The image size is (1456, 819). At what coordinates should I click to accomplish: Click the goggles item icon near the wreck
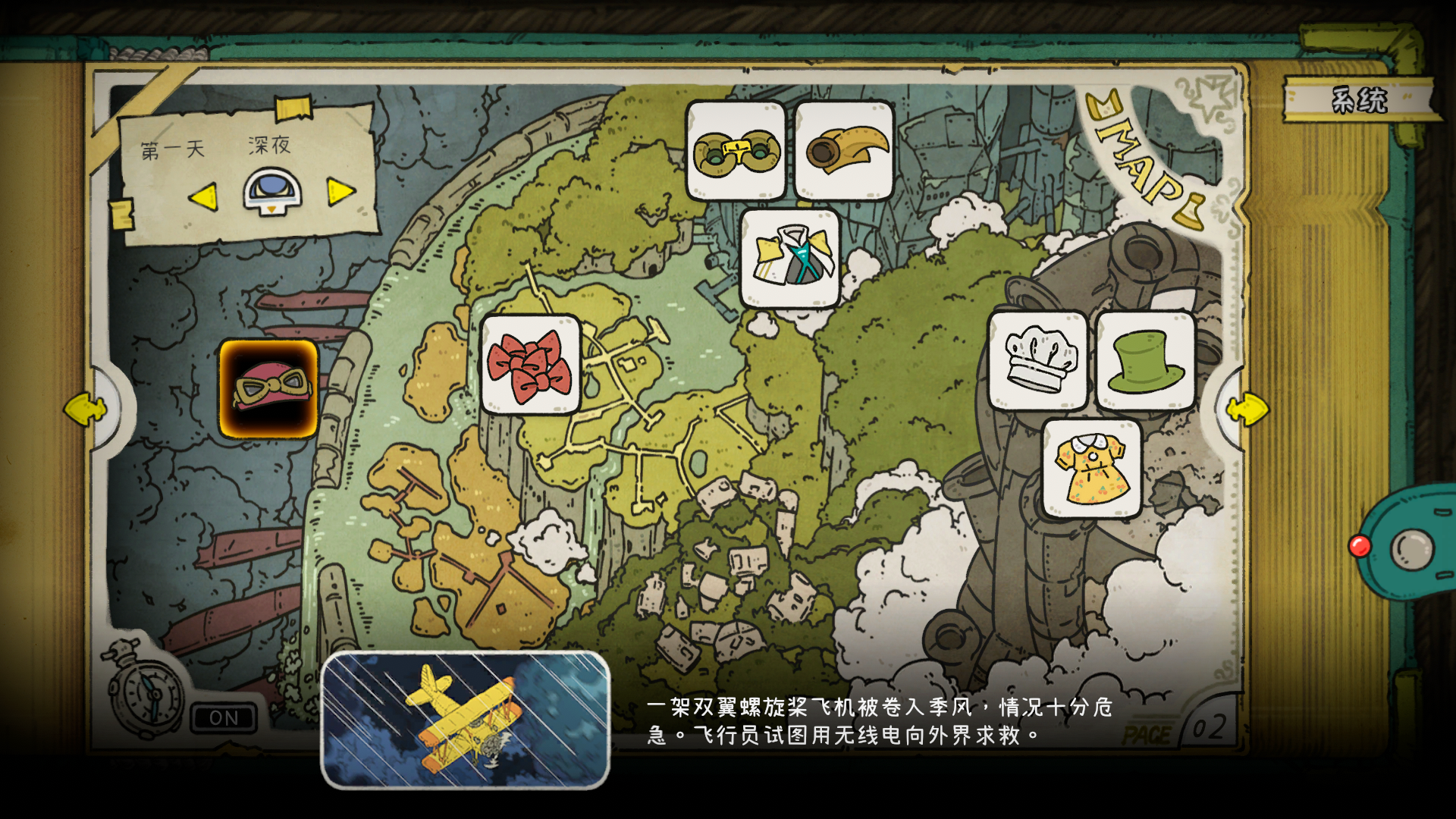(x=735, y=149)
